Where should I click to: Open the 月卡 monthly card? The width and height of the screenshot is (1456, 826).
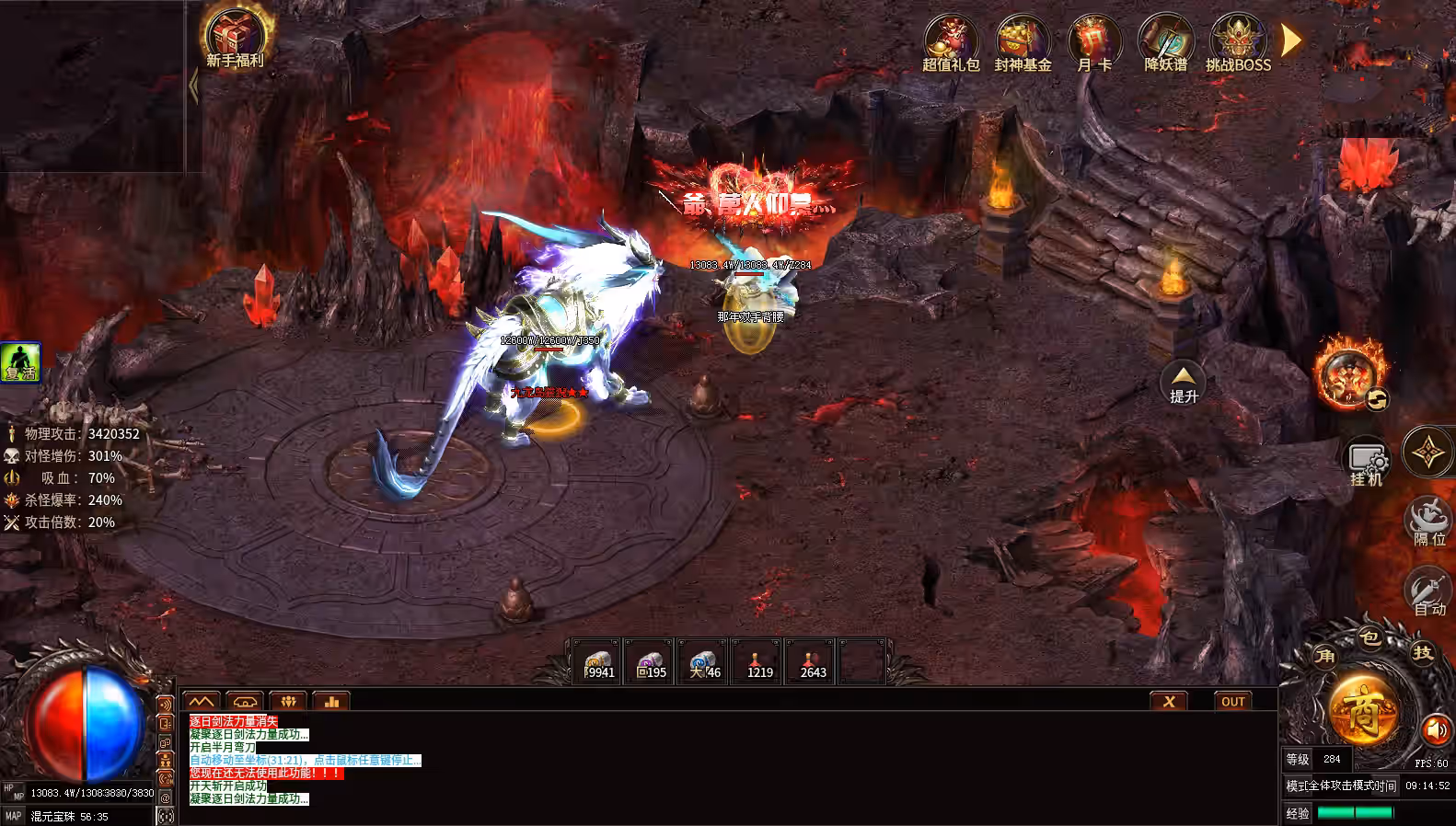[1093, 41]
